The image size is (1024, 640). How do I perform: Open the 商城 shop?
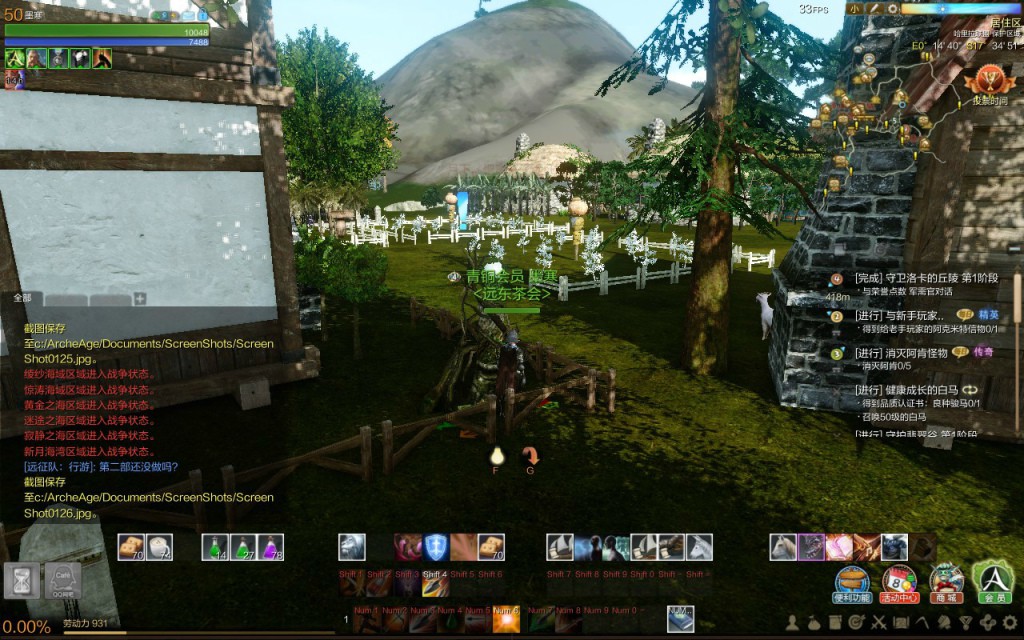946,580
